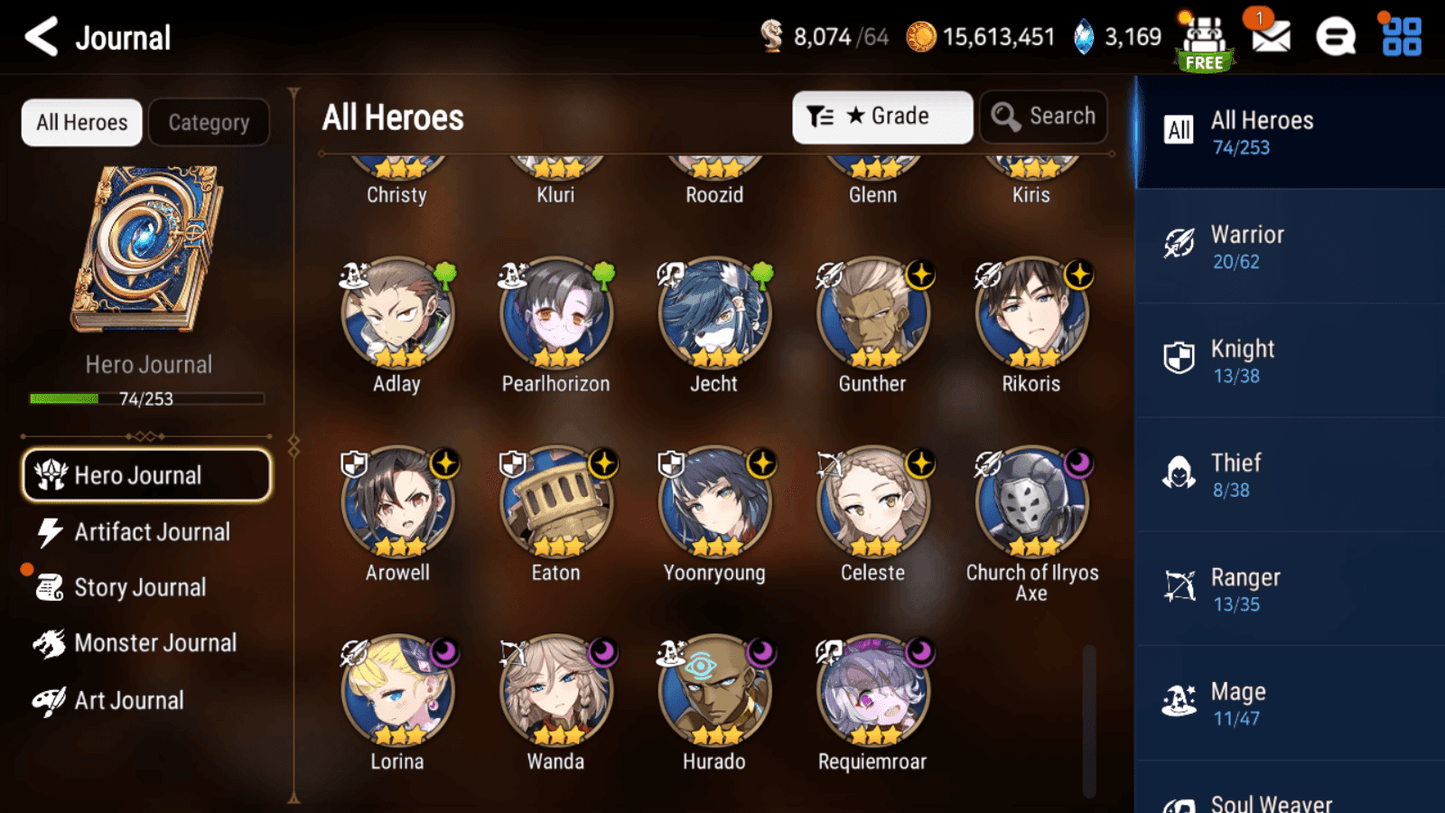Image resolution: width=1445 pixels, height=813 pixels.
Task: Filter heroes by Mage class
Action: [1288, 703]
